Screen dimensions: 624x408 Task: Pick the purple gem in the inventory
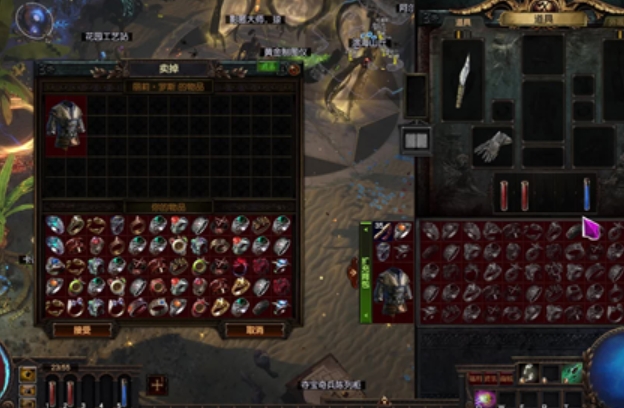coord(590,229)
